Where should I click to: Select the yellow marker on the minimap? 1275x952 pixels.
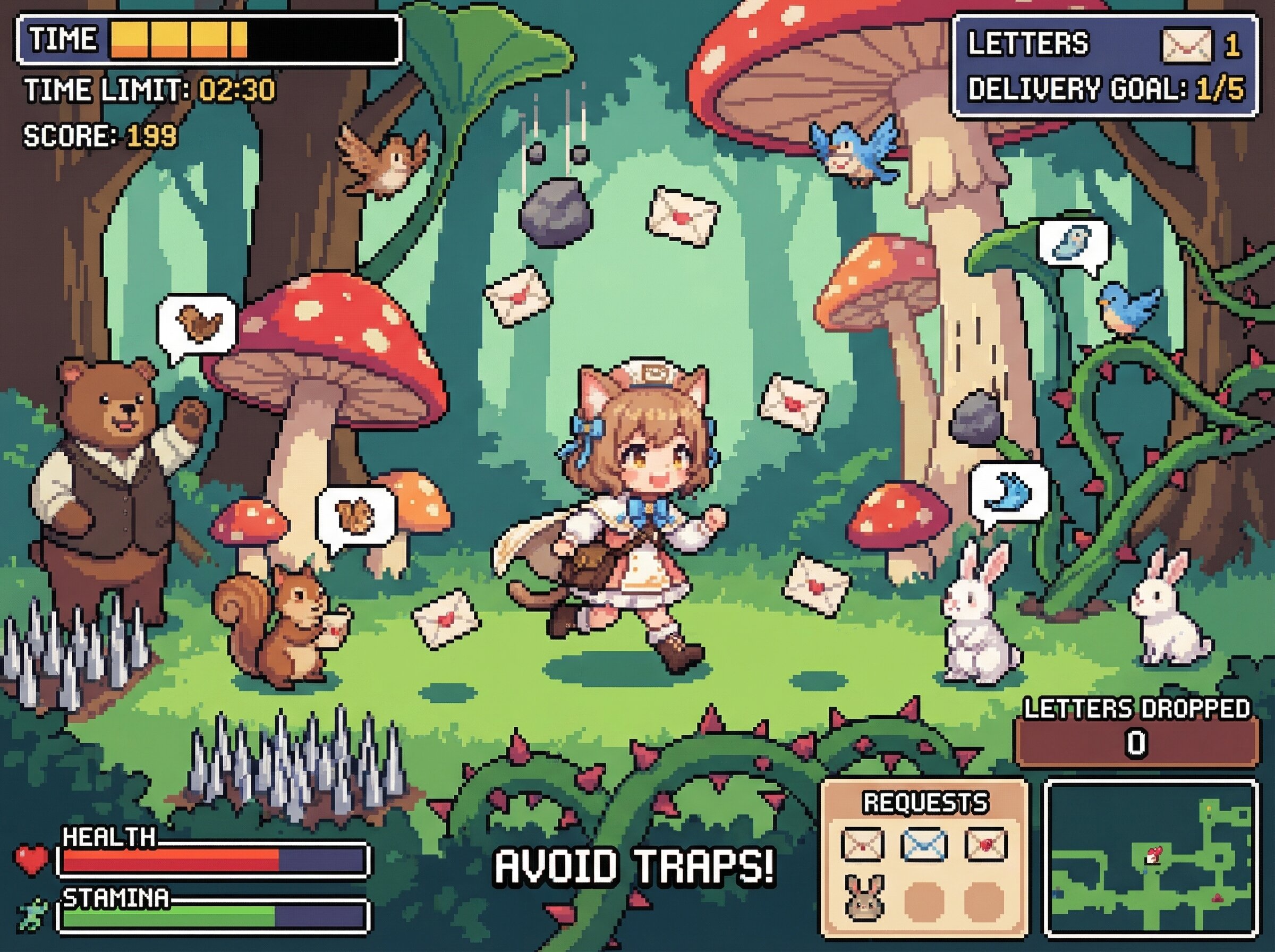coord(1209,809)
